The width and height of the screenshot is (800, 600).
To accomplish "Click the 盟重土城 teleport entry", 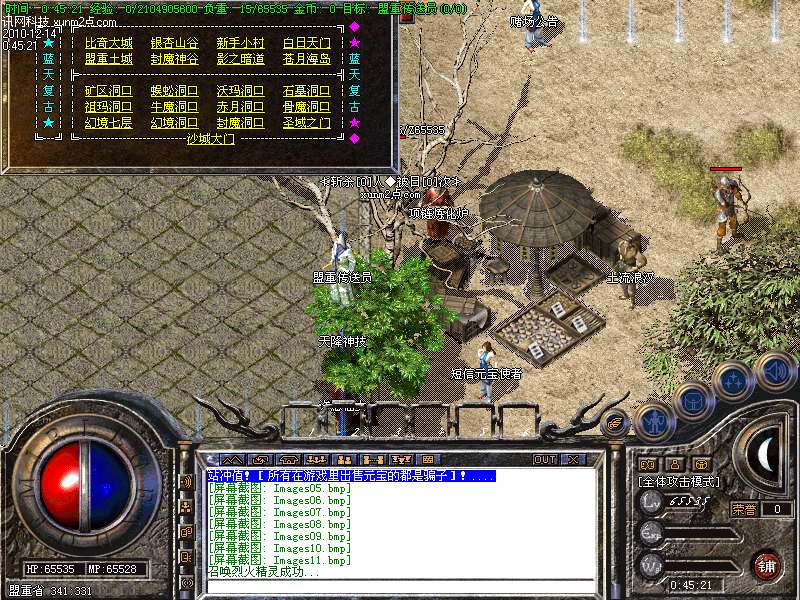I will point(108,59).
